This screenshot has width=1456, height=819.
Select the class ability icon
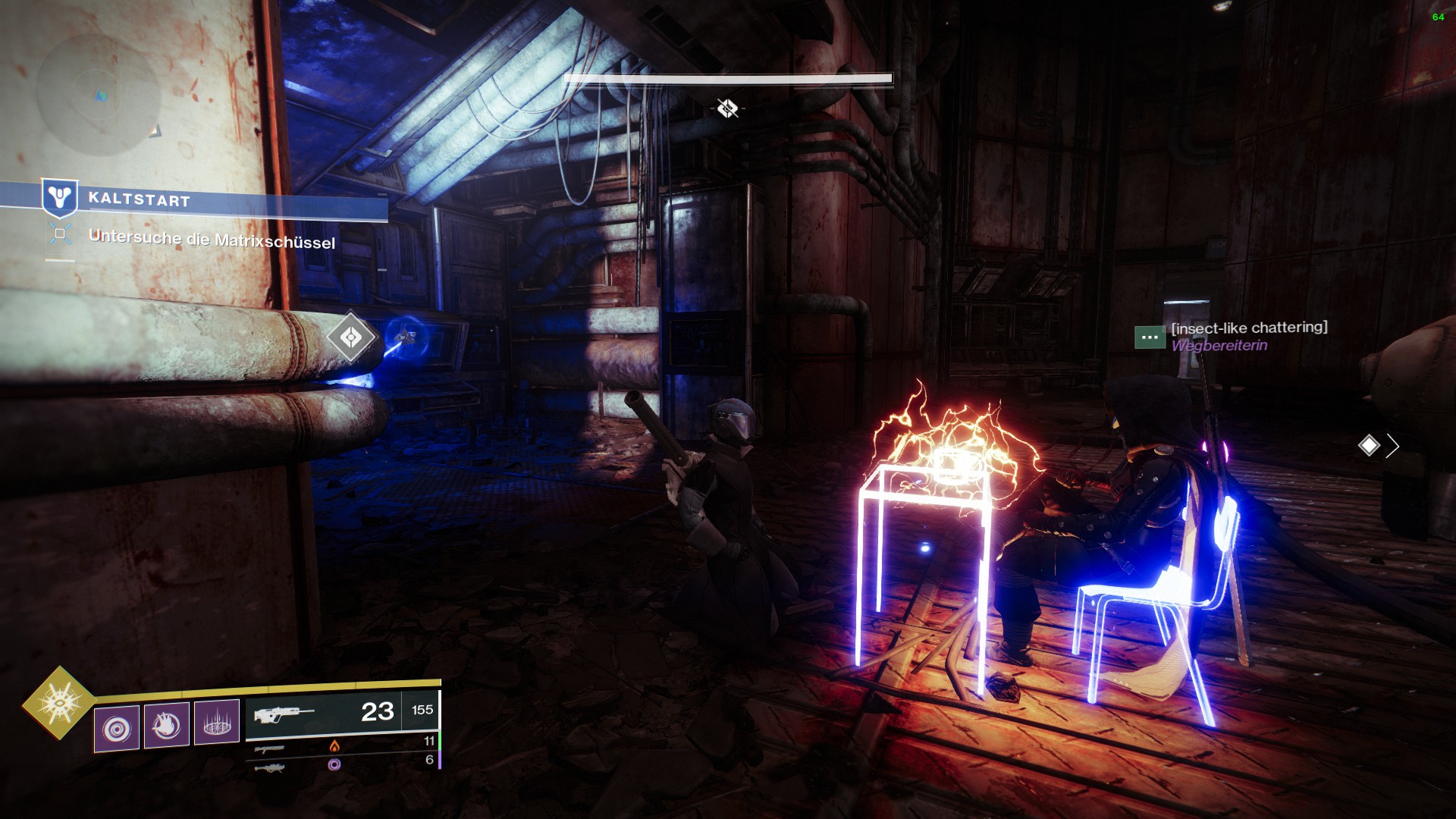tap(217, 723)
